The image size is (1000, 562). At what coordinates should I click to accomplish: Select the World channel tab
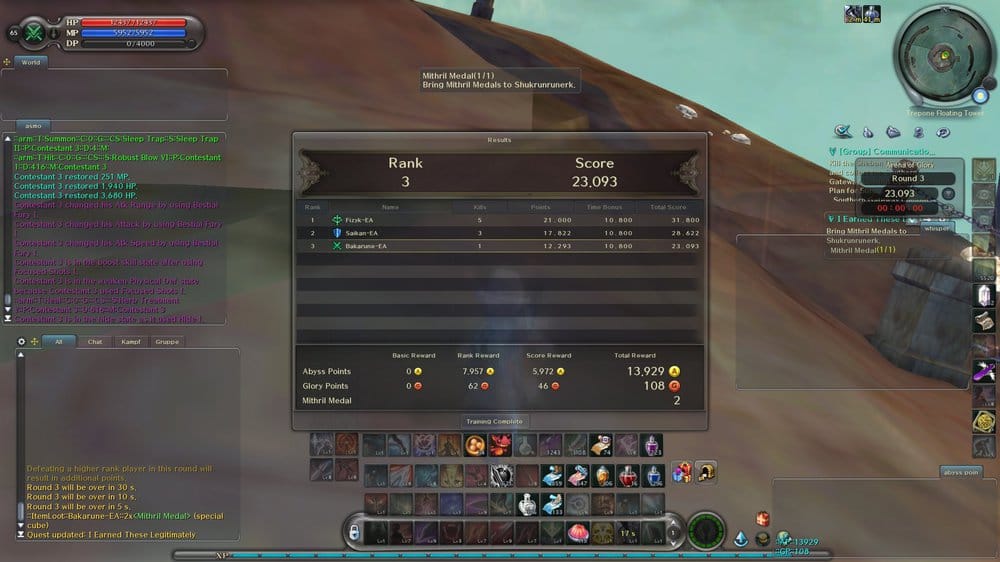click(31, 62)
